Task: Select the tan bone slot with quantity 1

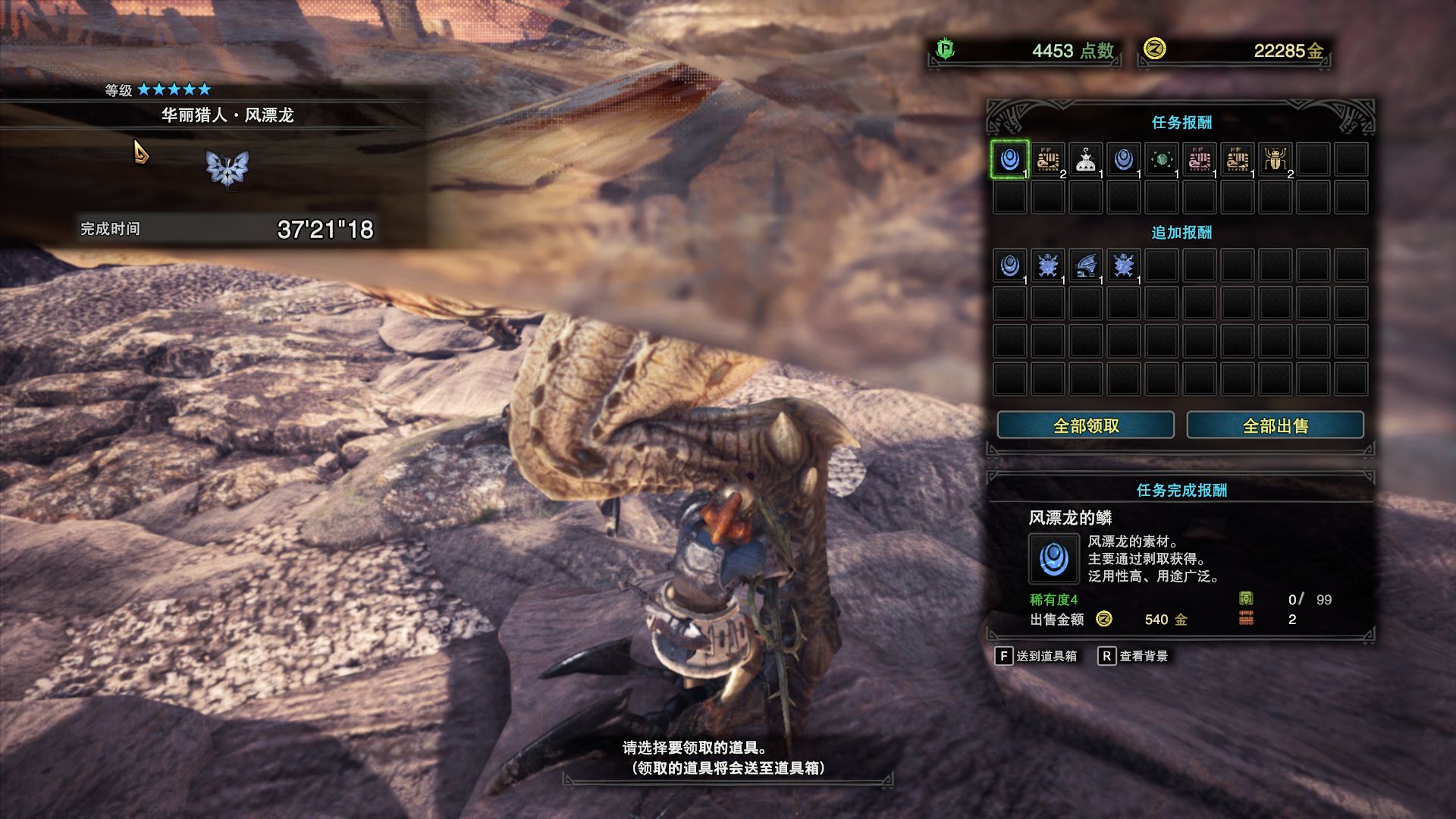Action: [x=1237, y=159]
